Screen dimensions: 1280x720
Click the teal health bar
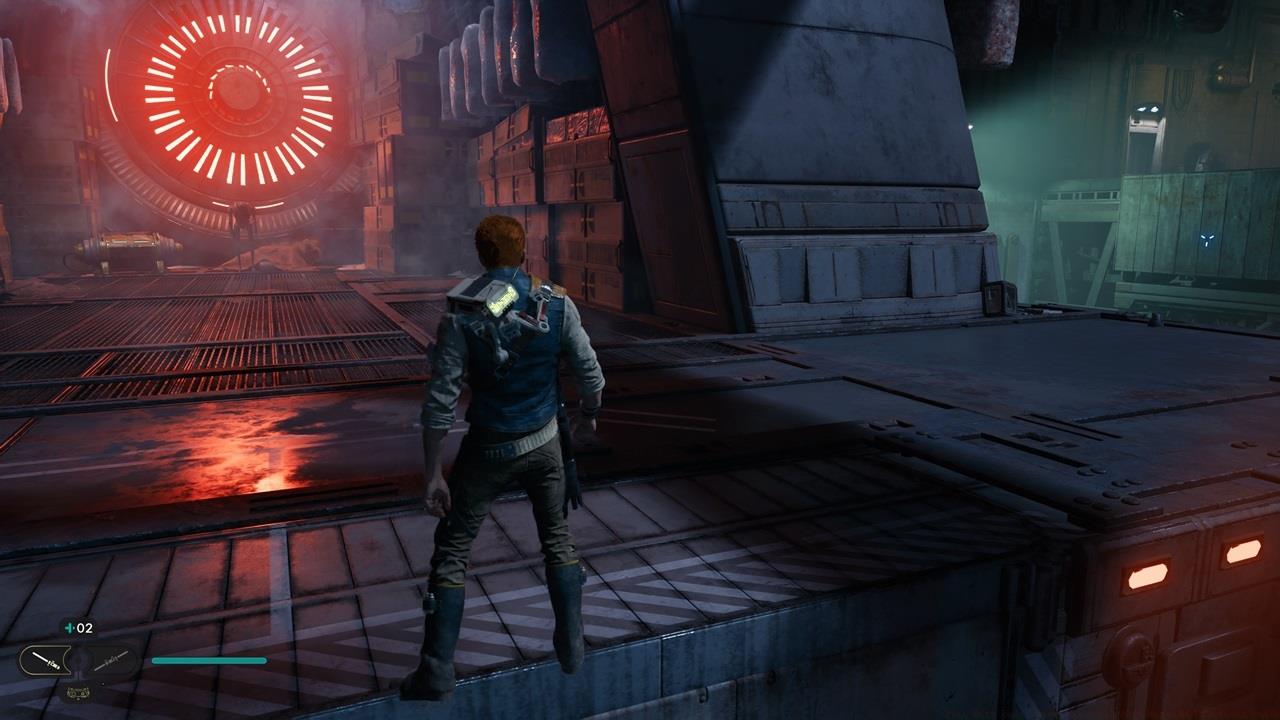tap(208, 660)
